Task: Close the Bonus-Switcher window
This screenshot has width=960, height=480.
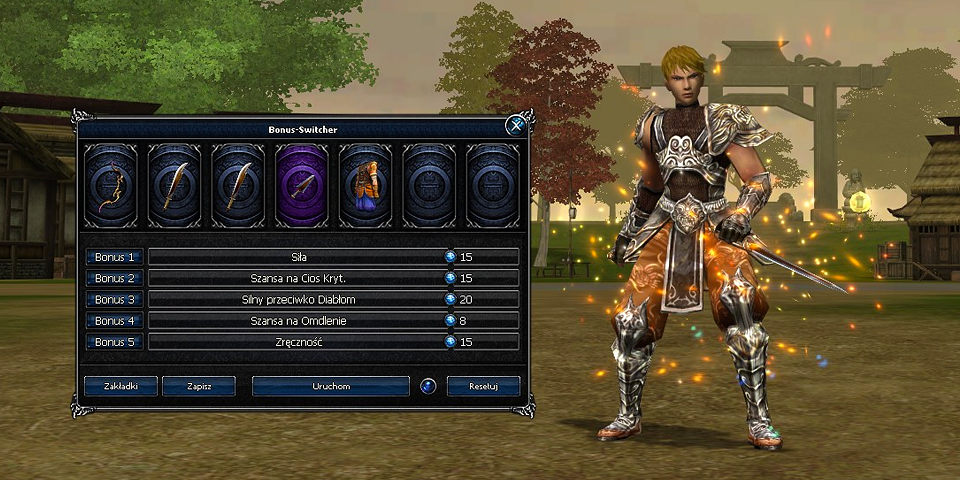Action: [516, 125]
